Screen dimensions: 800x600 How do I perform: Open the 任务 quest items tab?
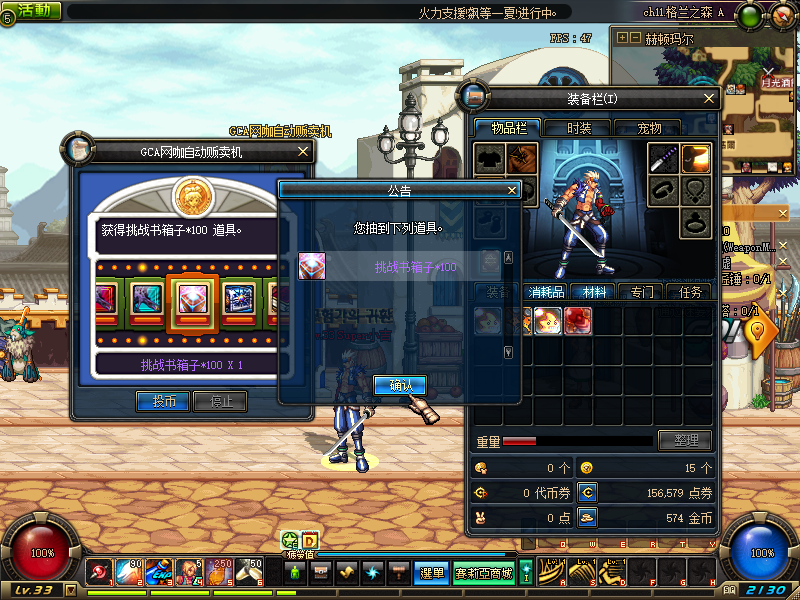690,292
